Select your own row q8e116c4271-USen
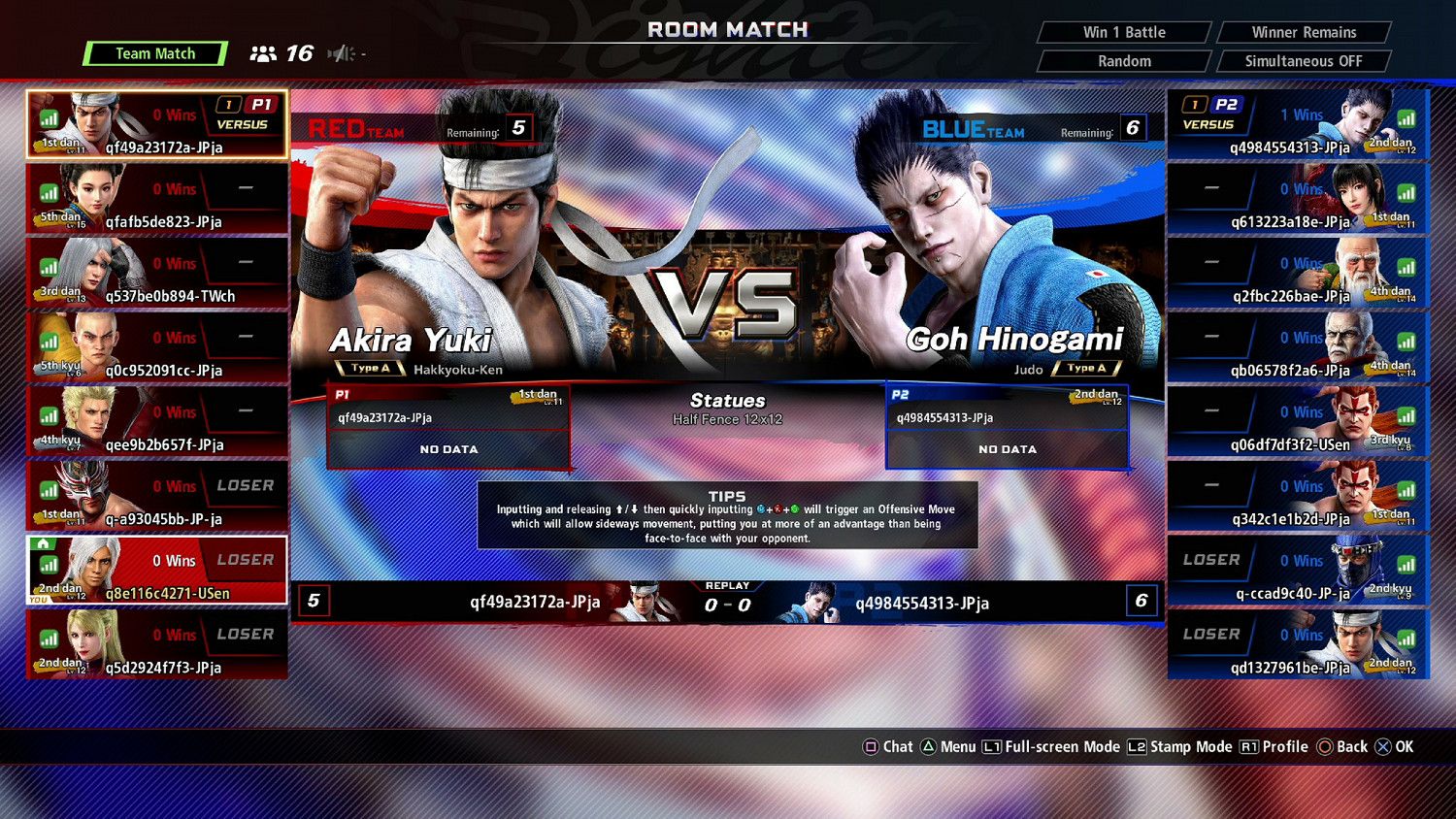 click(x=157, y=571)
